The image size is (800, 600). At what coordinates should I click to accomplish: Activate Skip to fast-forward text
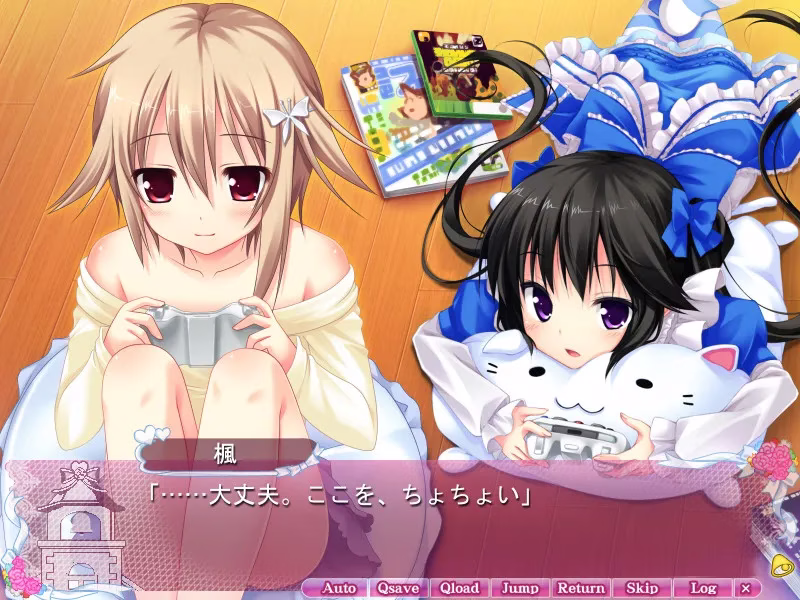click(x=641, y=588)
